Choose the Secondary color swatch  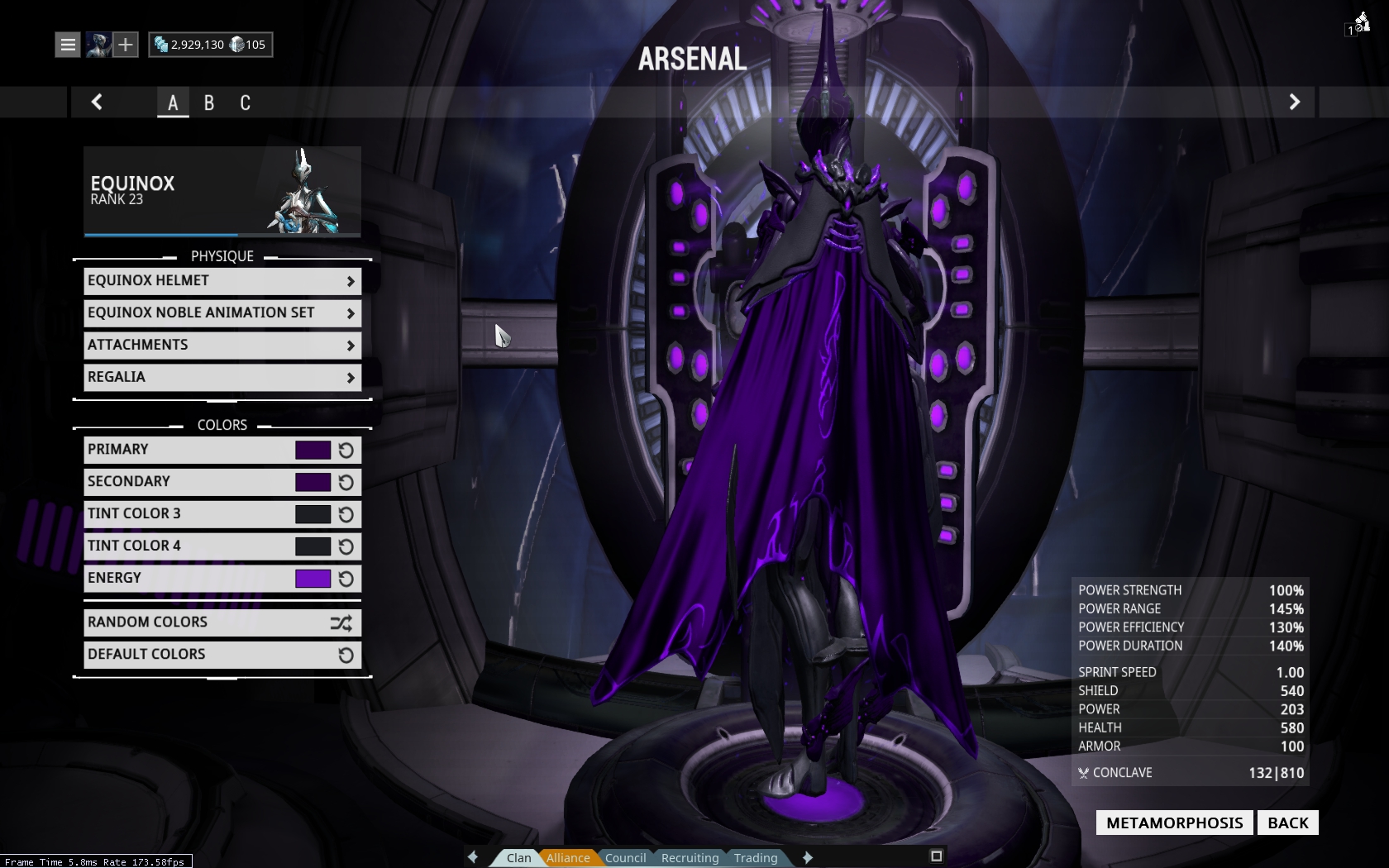(x=313, y=482)
